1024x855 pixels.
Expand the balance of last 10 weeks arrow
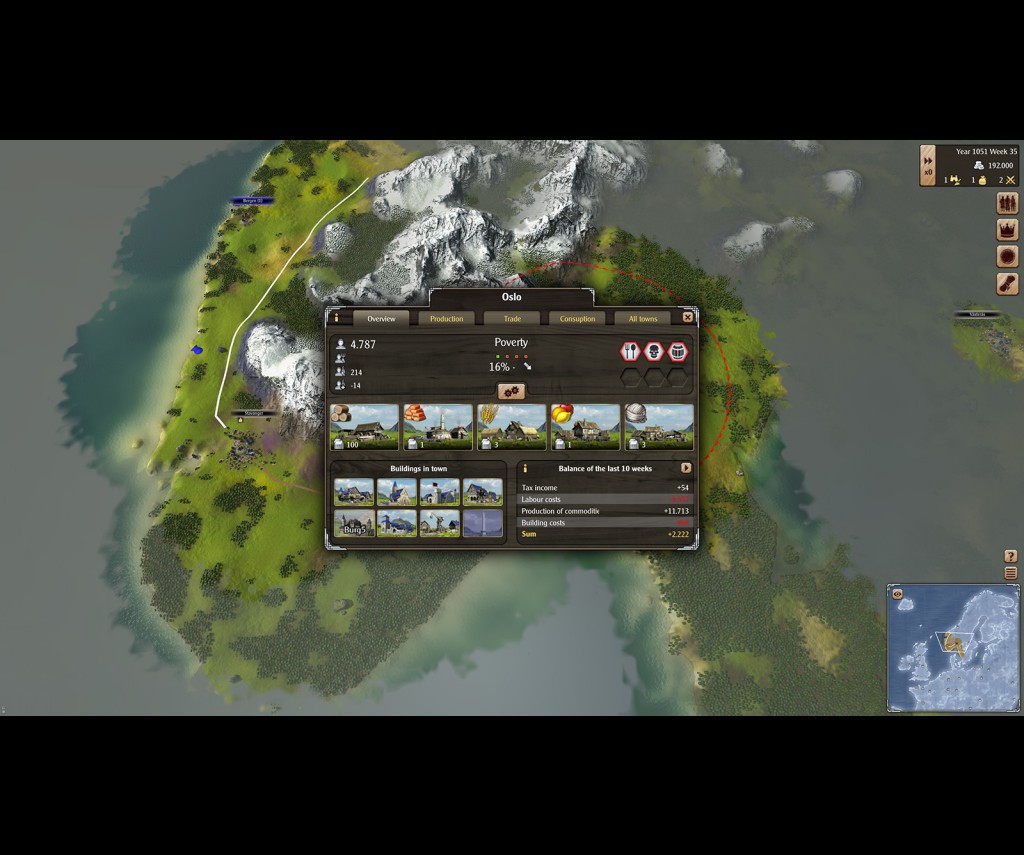(x=686, y=468)
